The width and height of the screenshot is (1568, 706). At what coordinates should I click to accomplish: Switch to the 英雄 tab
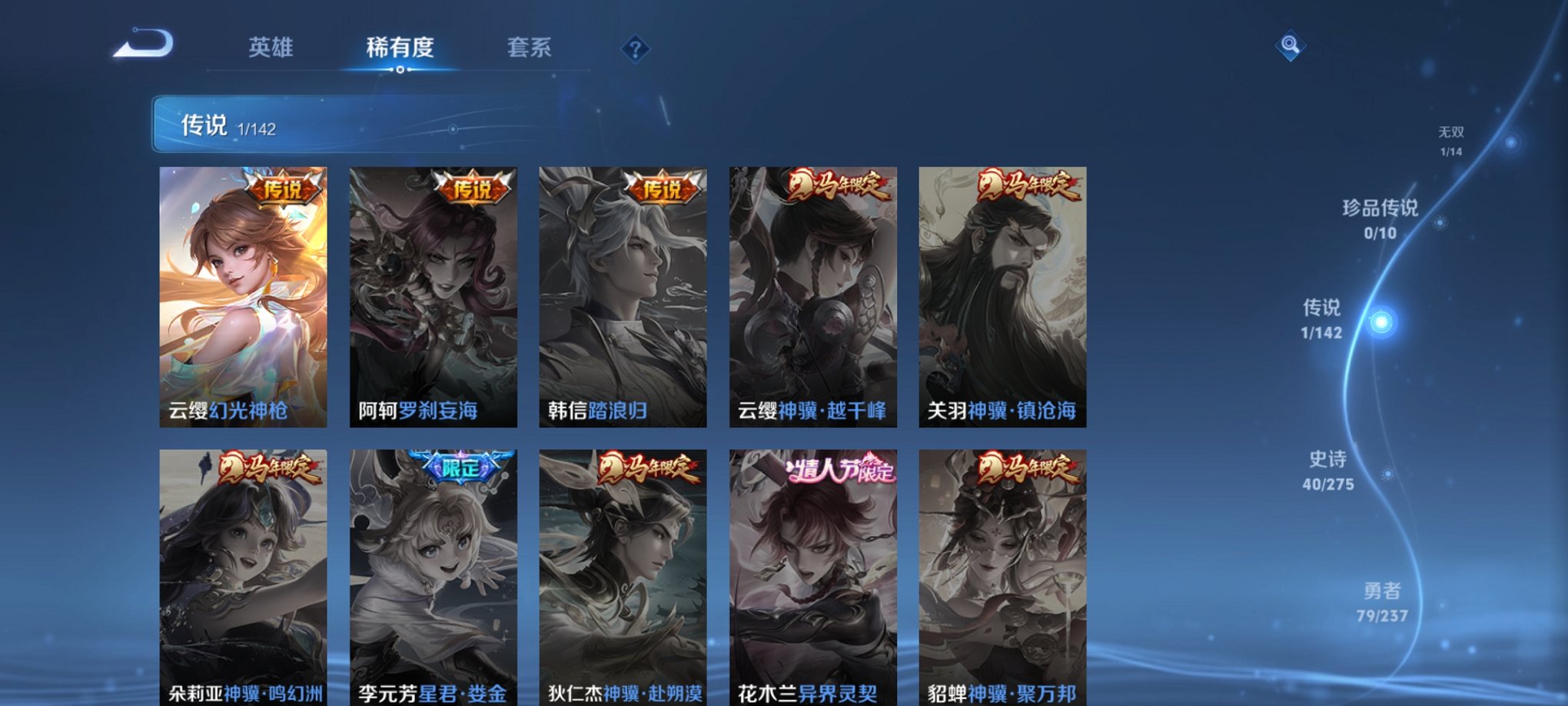(271, 48)
